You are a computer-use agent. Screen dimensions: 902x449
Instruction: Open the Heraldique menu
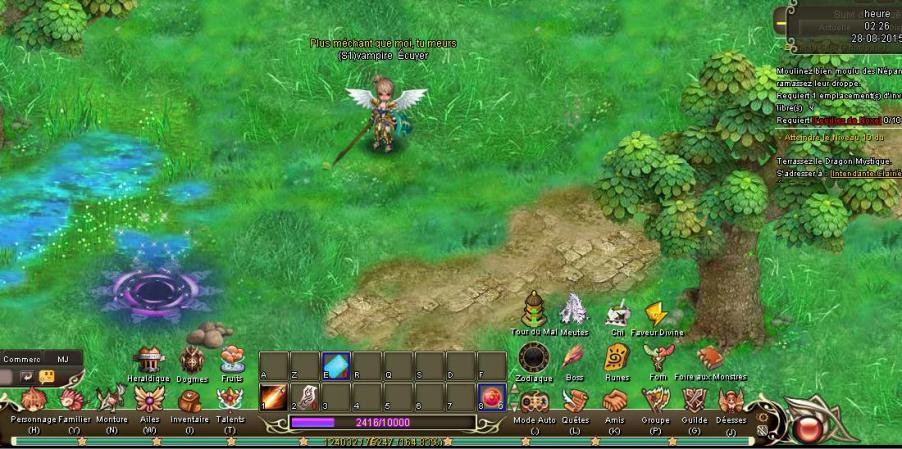pos(149,361)
